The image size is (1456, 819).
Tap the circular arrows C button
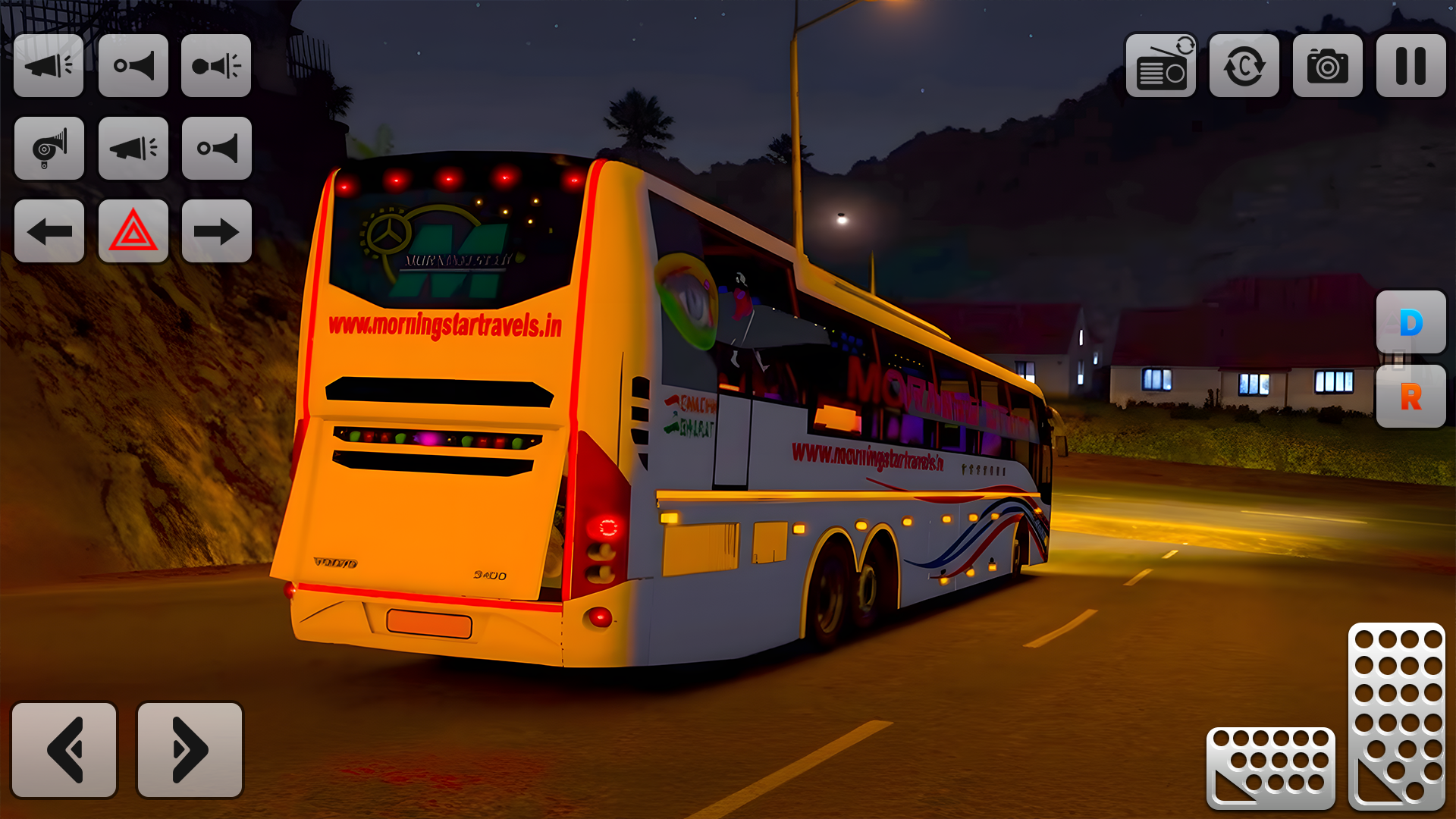click(1244, 66)
